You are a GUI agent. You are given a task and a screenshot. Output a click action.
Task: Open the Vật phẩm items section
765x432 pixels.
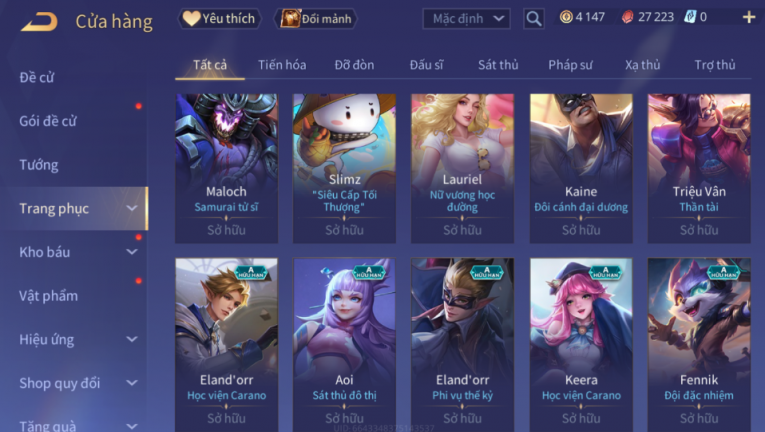coord(48,296)
